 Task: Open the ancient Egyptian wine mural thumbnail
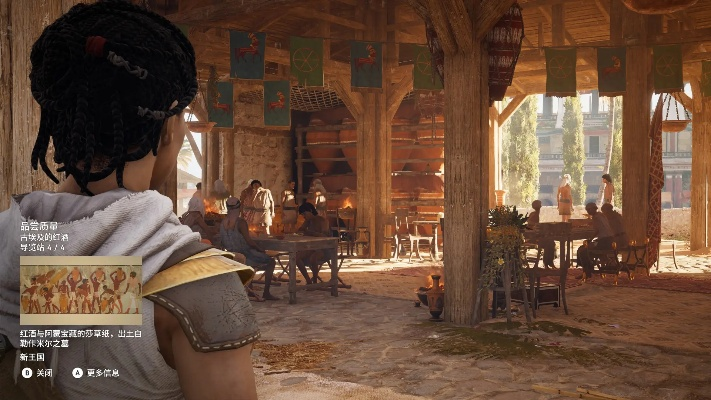coord(81,289)
